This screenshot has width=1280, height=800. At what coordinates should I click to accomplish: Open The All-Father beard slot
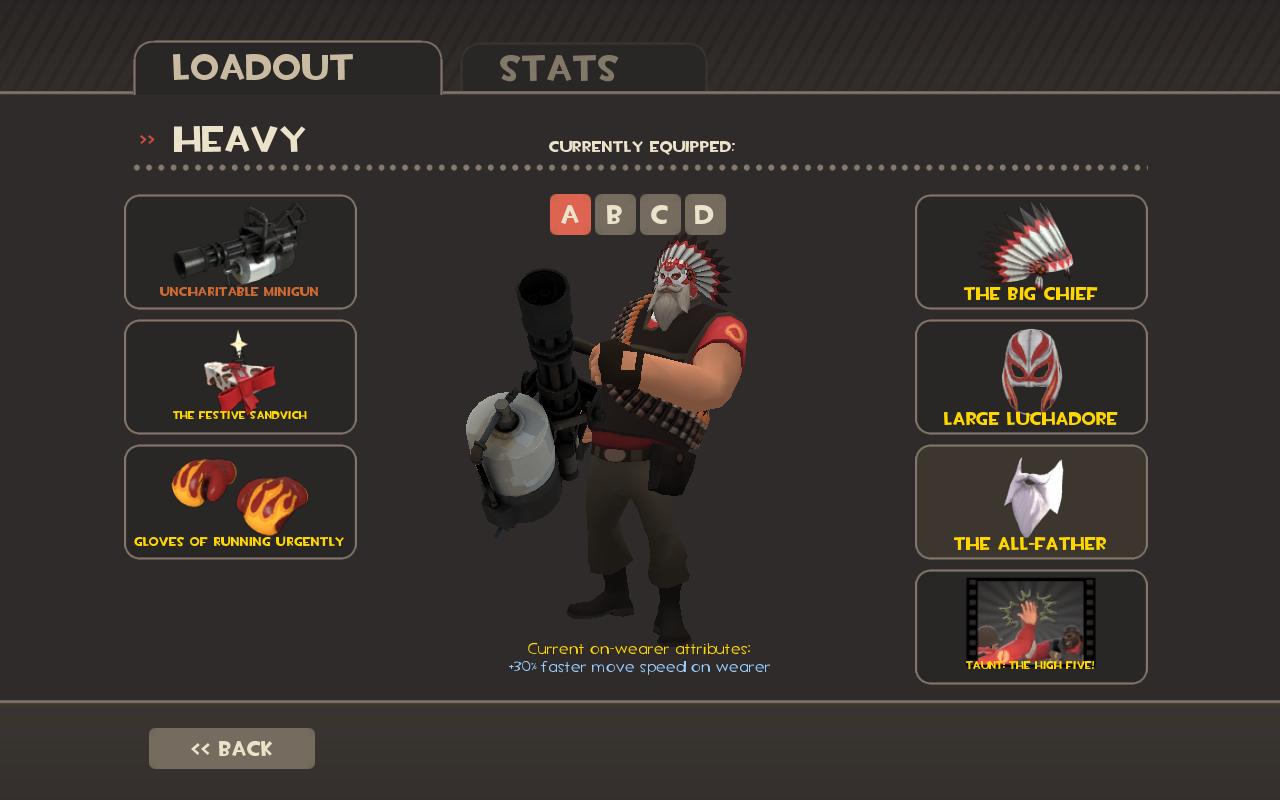1031,502
